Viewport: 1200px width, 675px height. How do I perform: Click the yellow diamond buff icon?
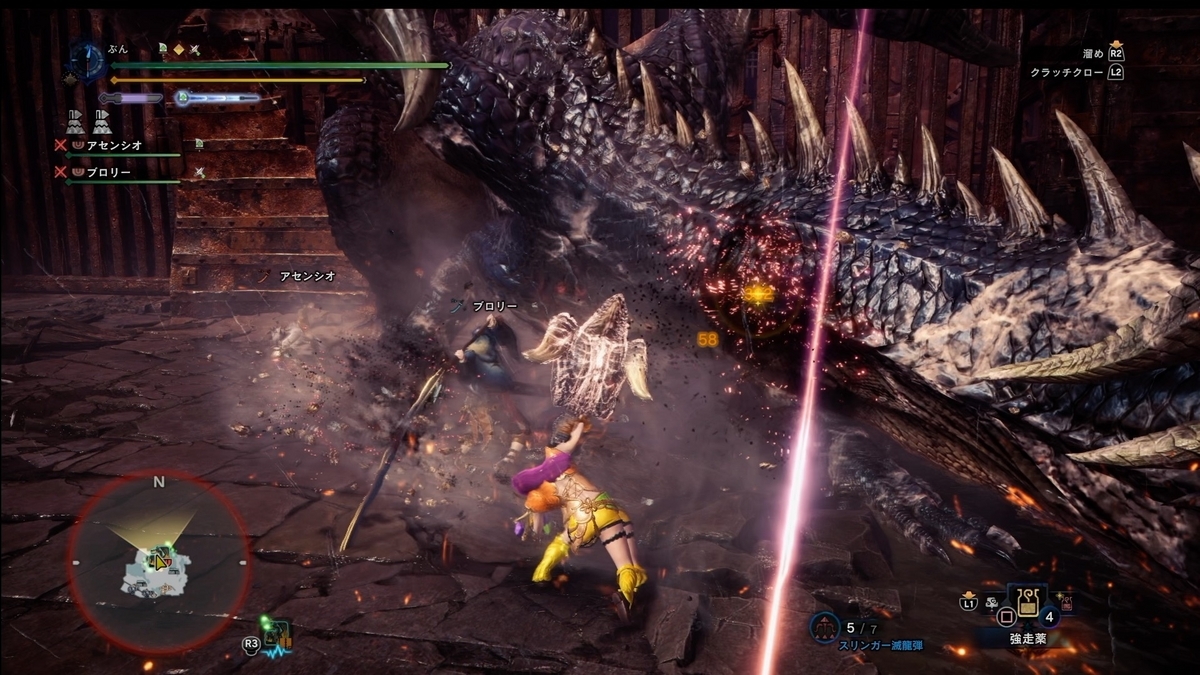coord(179,48)
